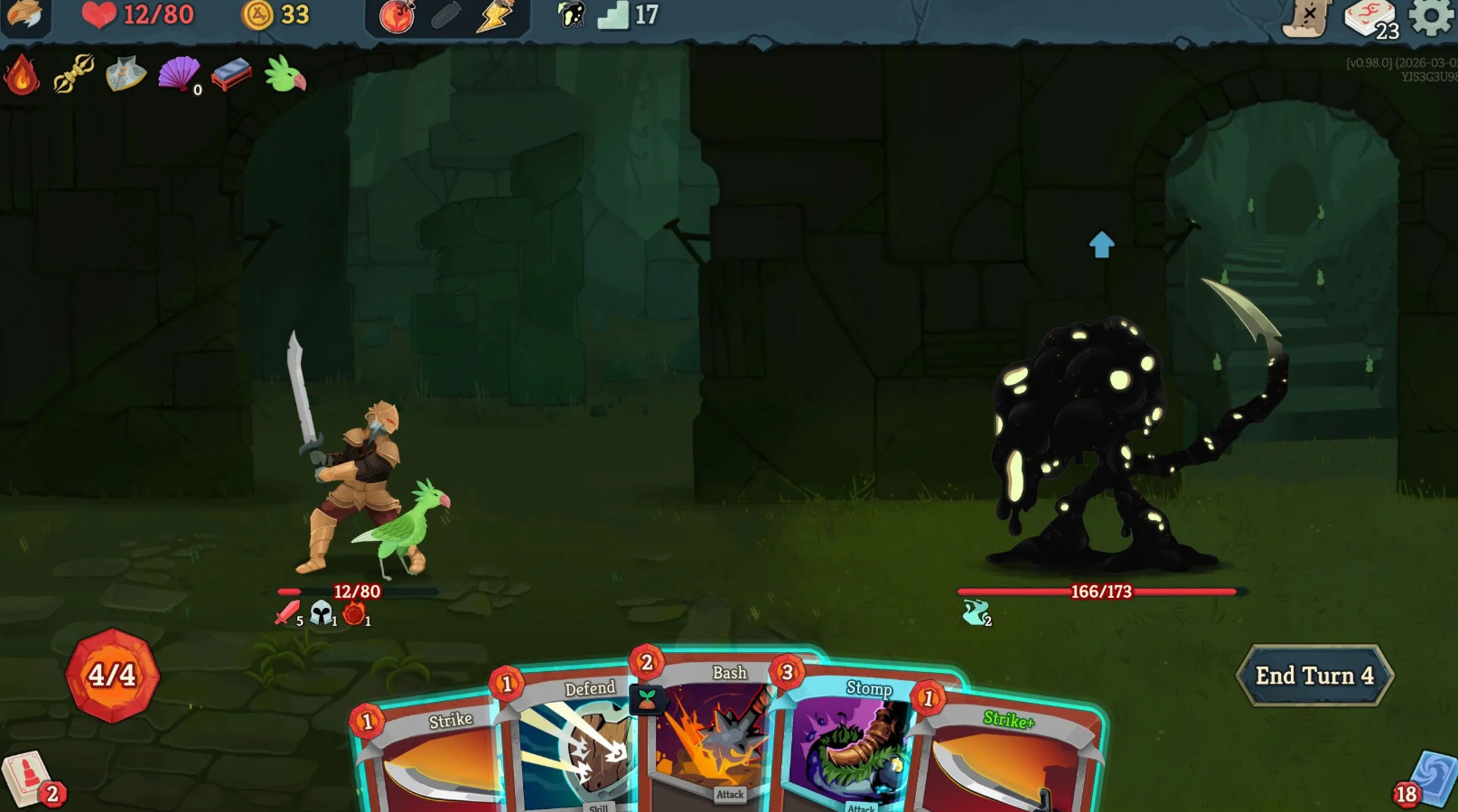Click the End Turn button

point(1314,676)
